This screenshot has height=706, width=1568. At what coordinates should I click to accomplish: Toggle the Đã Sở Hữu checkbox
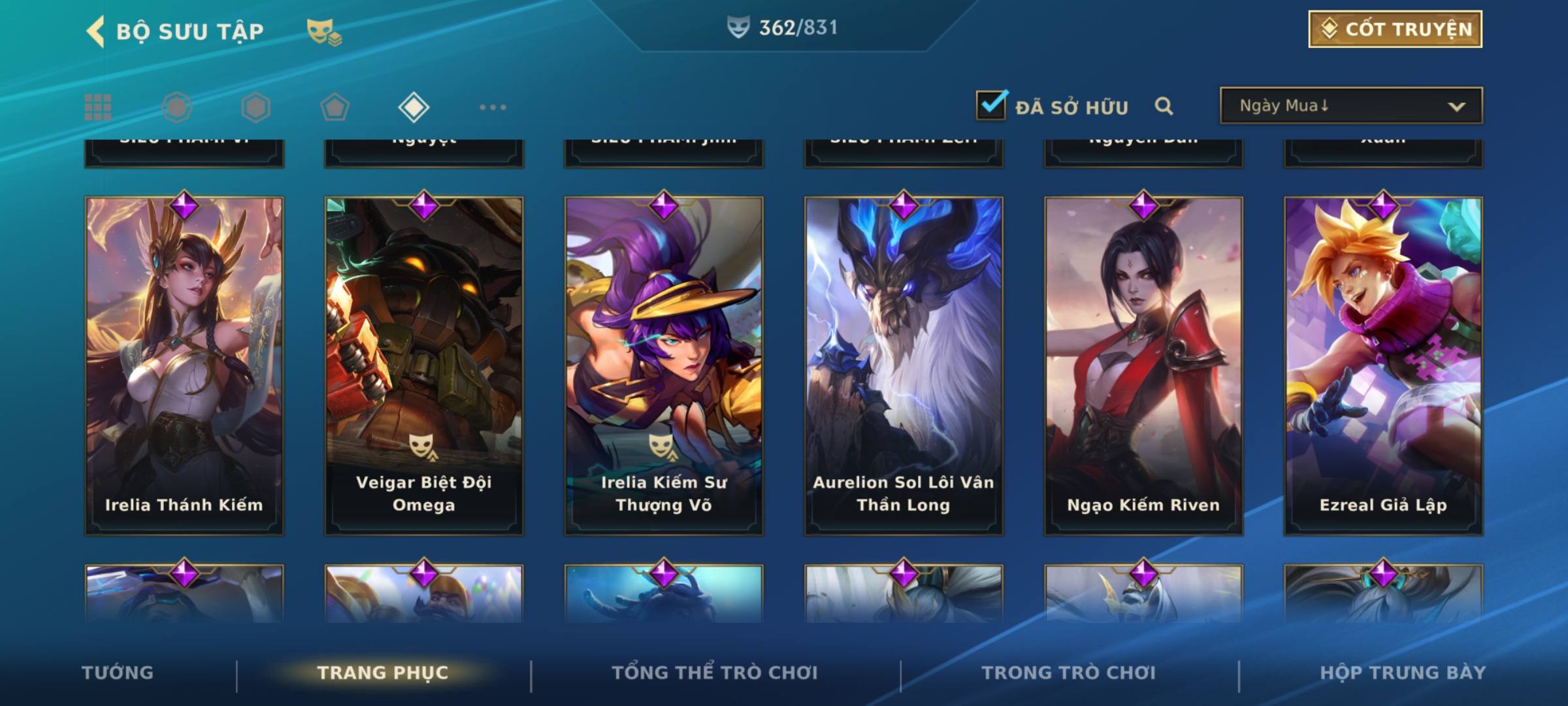point(991,105)
